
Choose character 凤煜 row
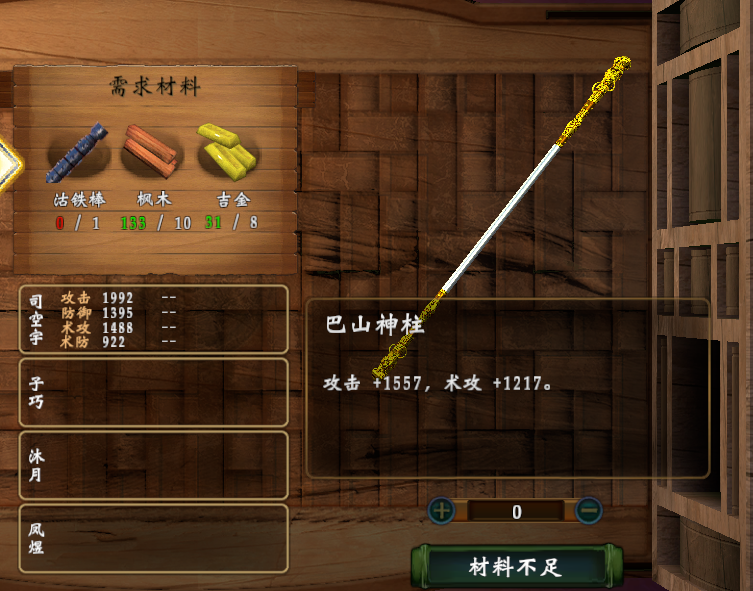click(x=154, y=538)
